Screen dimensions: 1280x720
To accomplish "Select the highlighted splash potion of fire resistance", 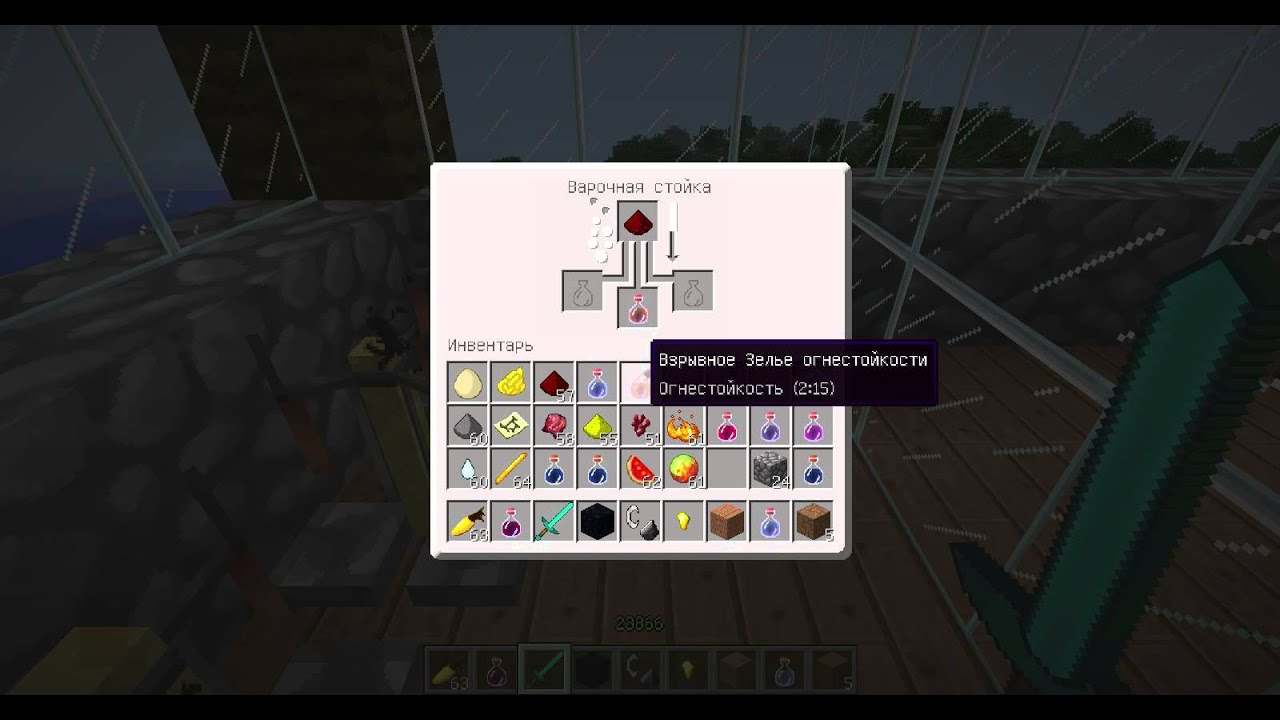I will [x=637, y=382].
